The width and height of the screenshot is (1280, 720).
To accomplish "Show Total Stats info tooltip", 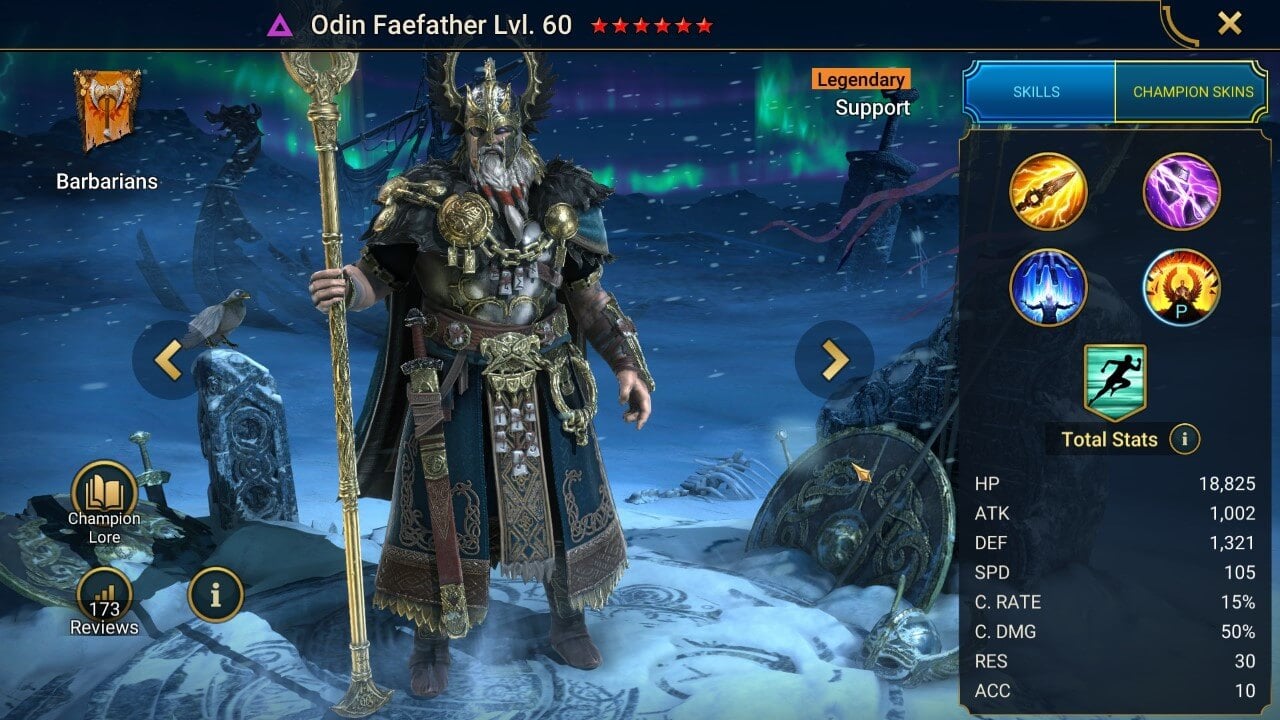I will point(1184,439).
